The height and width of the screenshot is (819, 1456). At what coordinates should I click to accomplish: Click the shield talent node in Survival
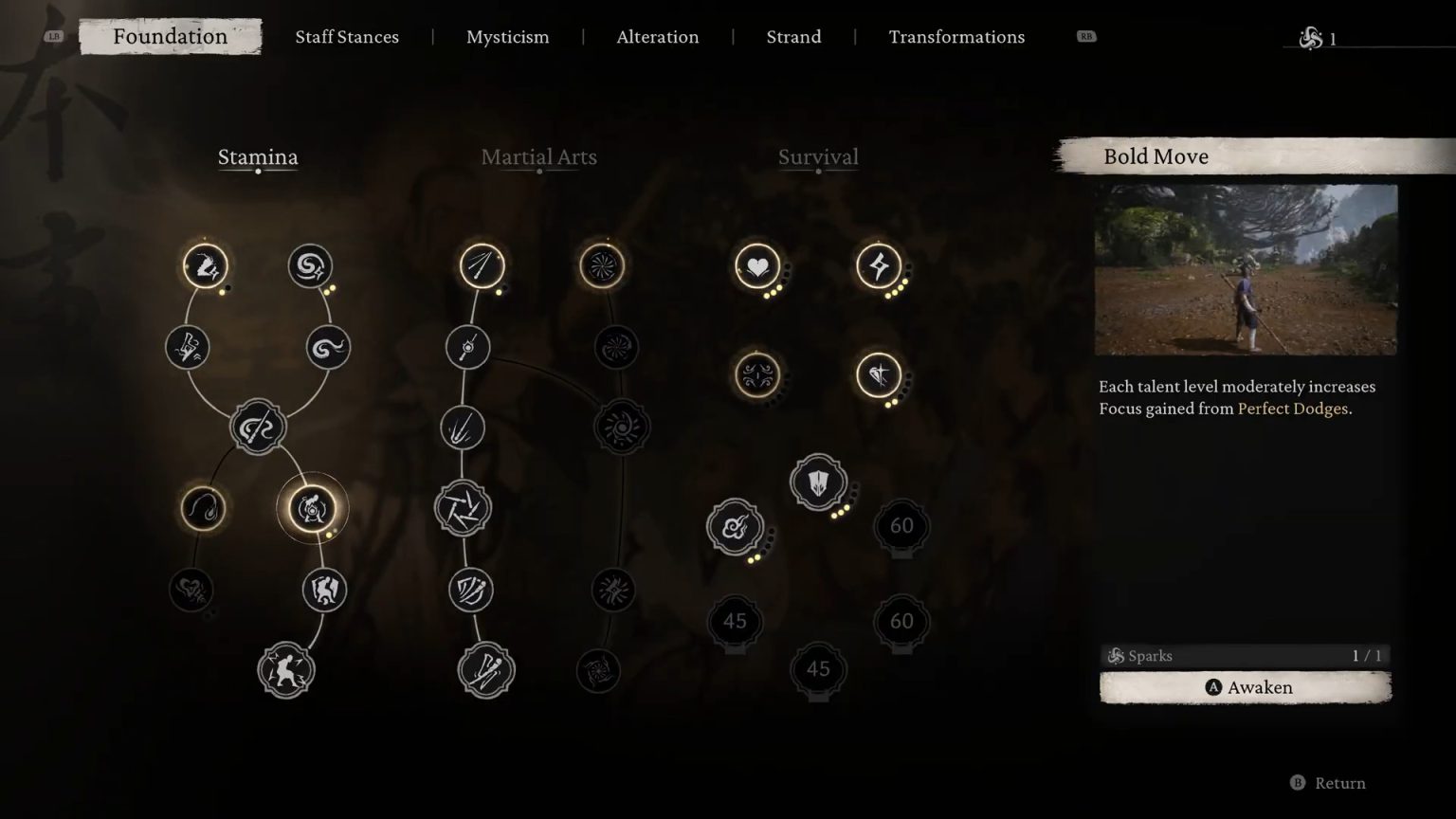click(817, 482)
